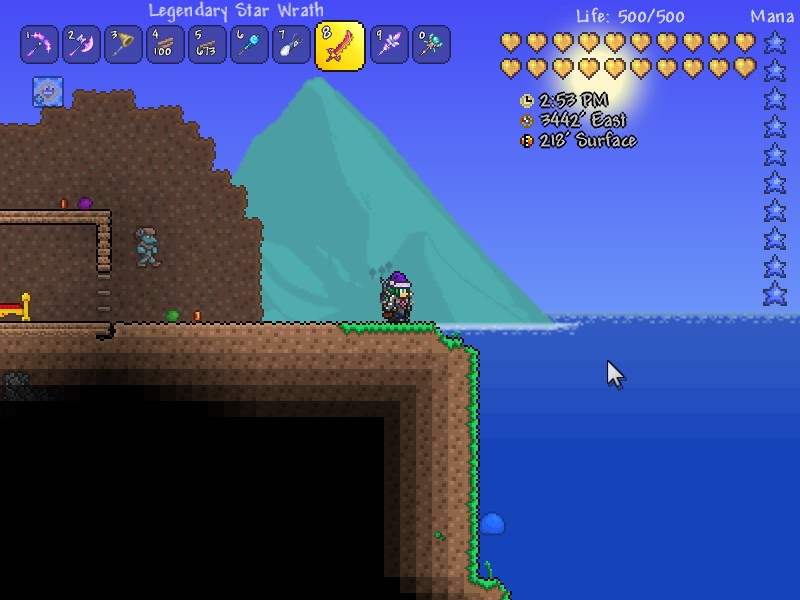The width and height of the screenshot is (800, 600).
Task: Select the wood stack of 100
Action: coord(165,45)
